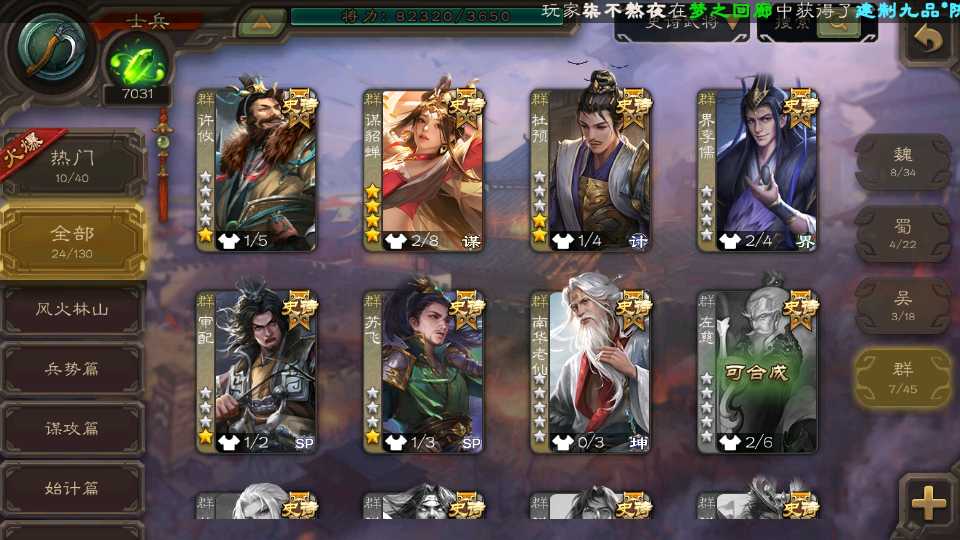The image size is (960, 540).
Task: Select the 全部 (all) heroes tab
Action: point(72,240)
